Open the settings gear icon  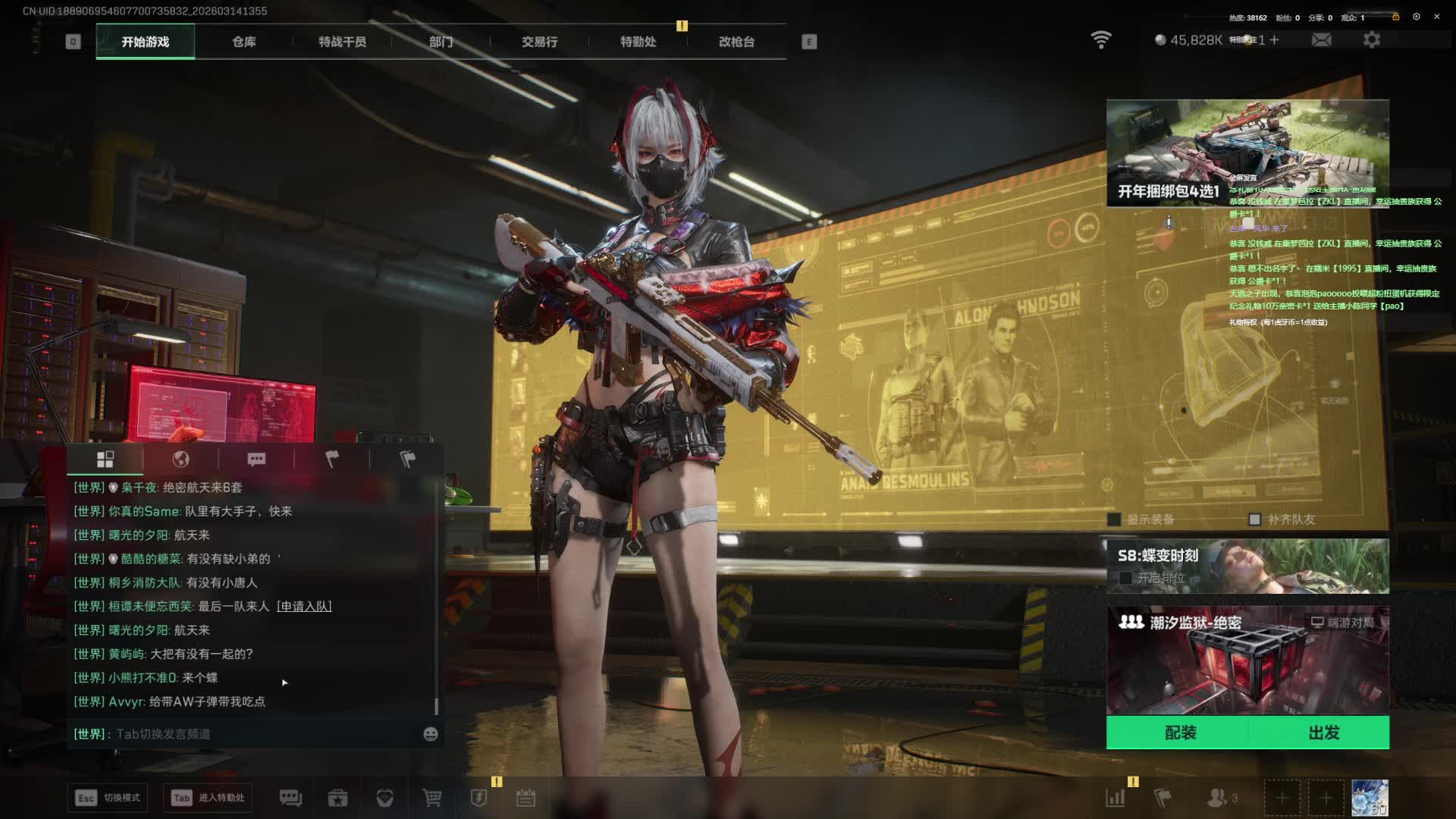click(x=1371, y=39)
